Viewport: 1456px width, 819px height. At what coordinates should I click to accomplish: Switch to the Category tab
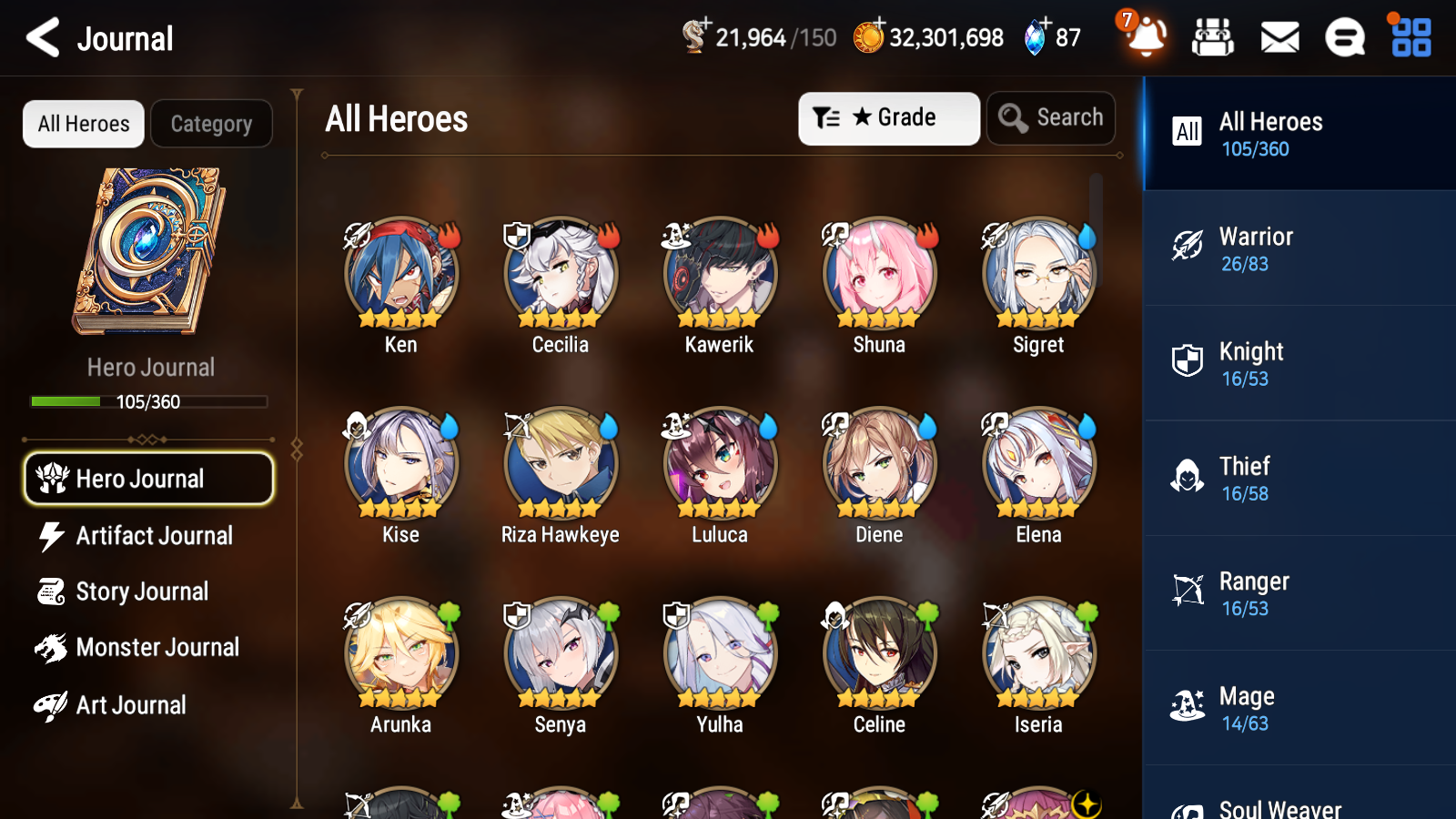pyautogui.click(x=211, y=124)
